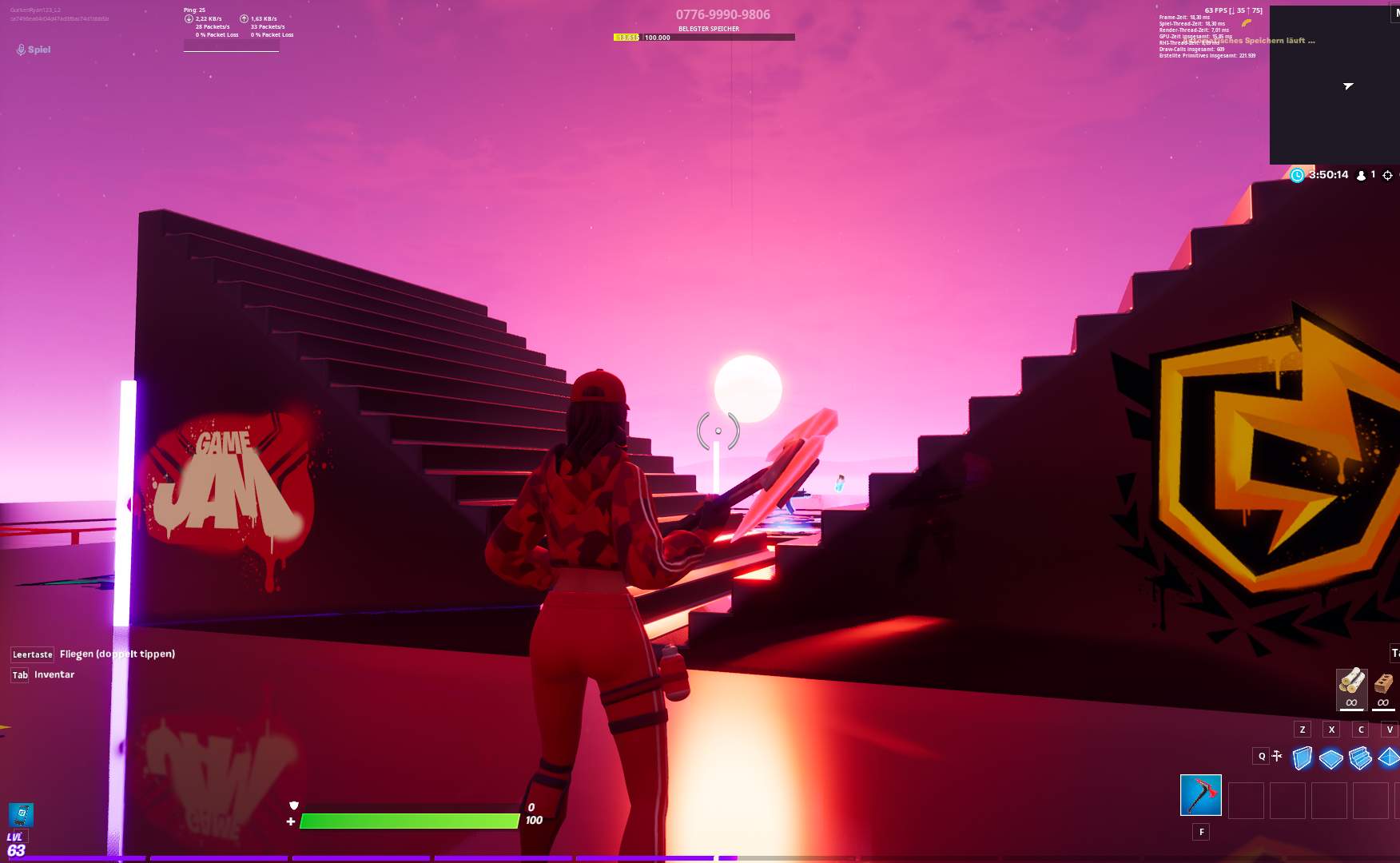Screen dimensions: 1400x863
Task: Select the floor building piece
Action: click(1330, 761)
